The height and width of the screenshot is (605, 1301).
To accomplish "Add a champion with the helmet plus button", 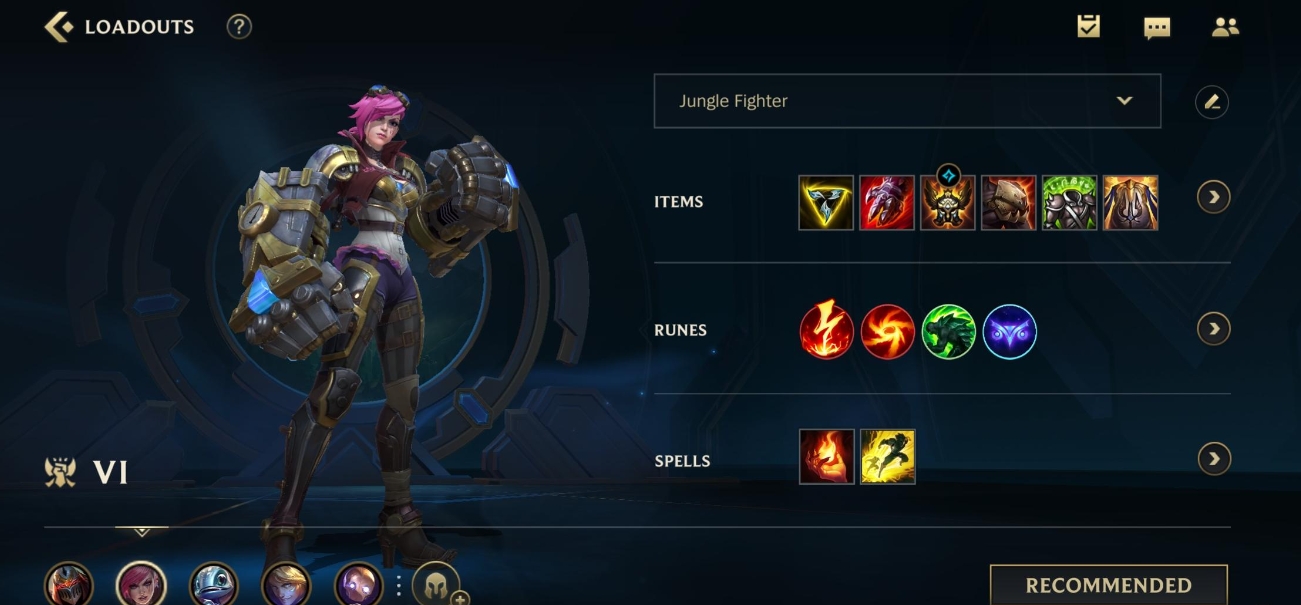I will (436, 585).
